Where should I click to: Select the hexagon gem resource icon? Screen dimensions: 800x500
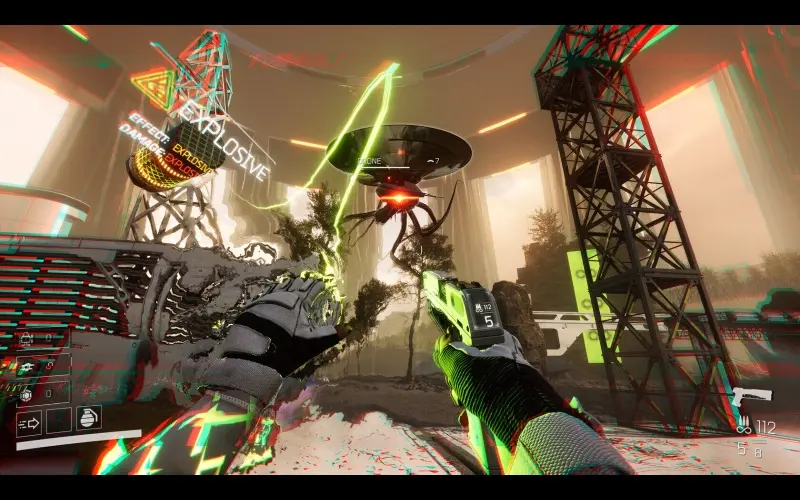tap(27, 393)
